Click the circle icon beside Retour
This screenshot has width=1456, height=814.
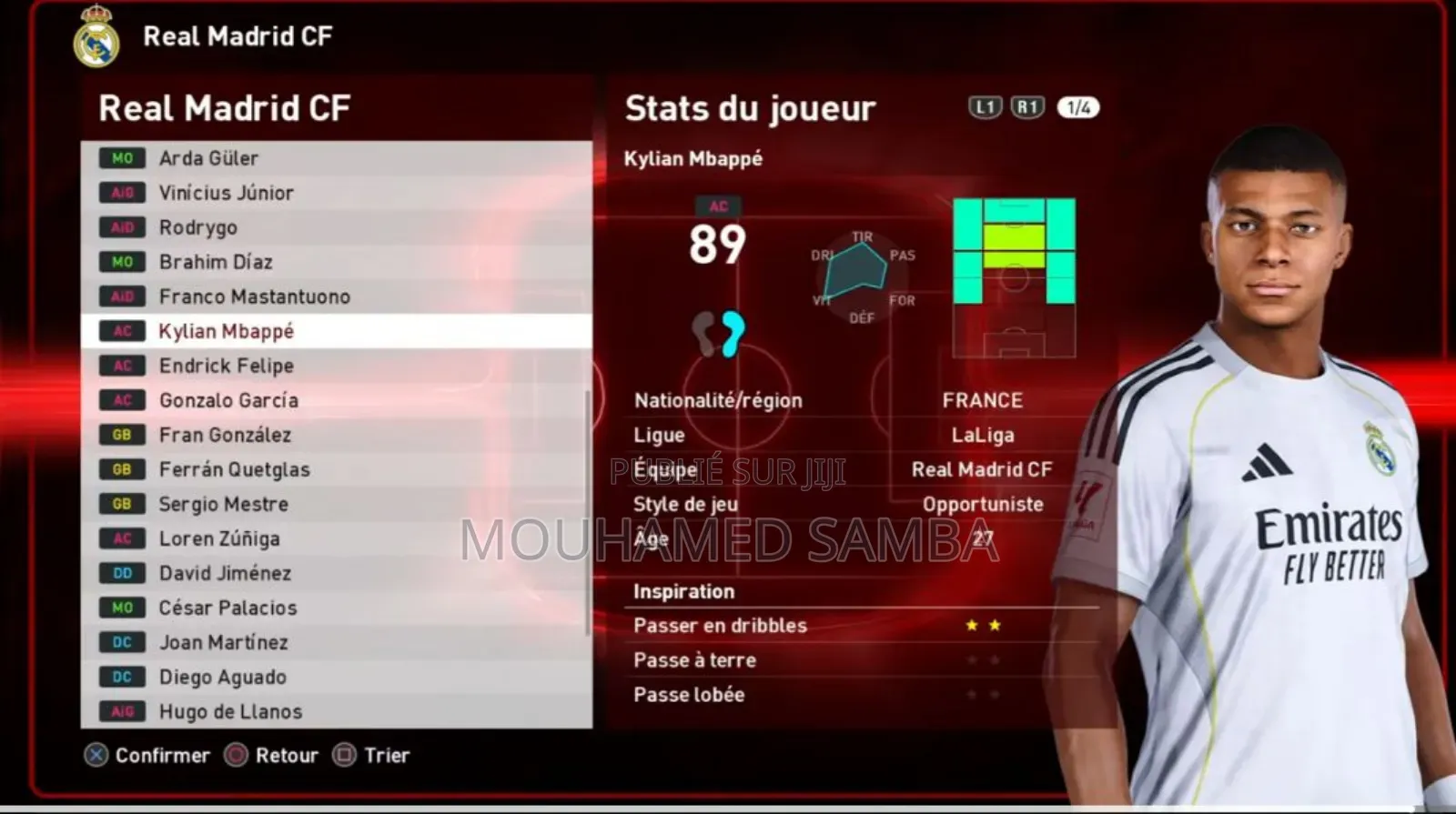point(237,755)
